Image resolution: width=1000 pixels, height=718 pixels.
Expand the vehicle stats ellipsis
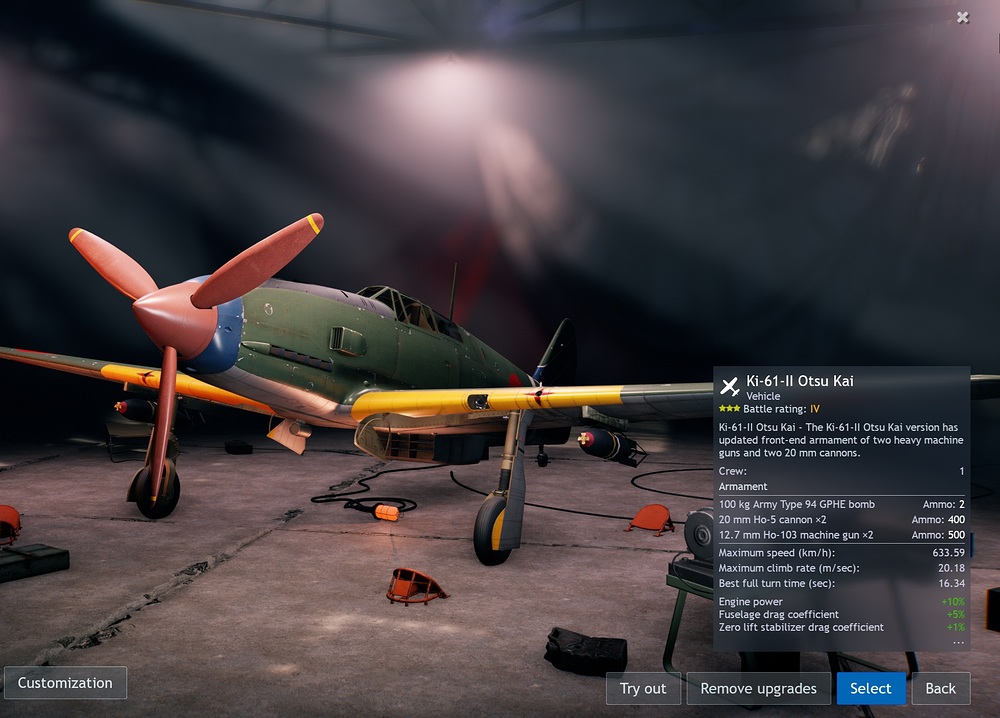click(x=958, y=641)
